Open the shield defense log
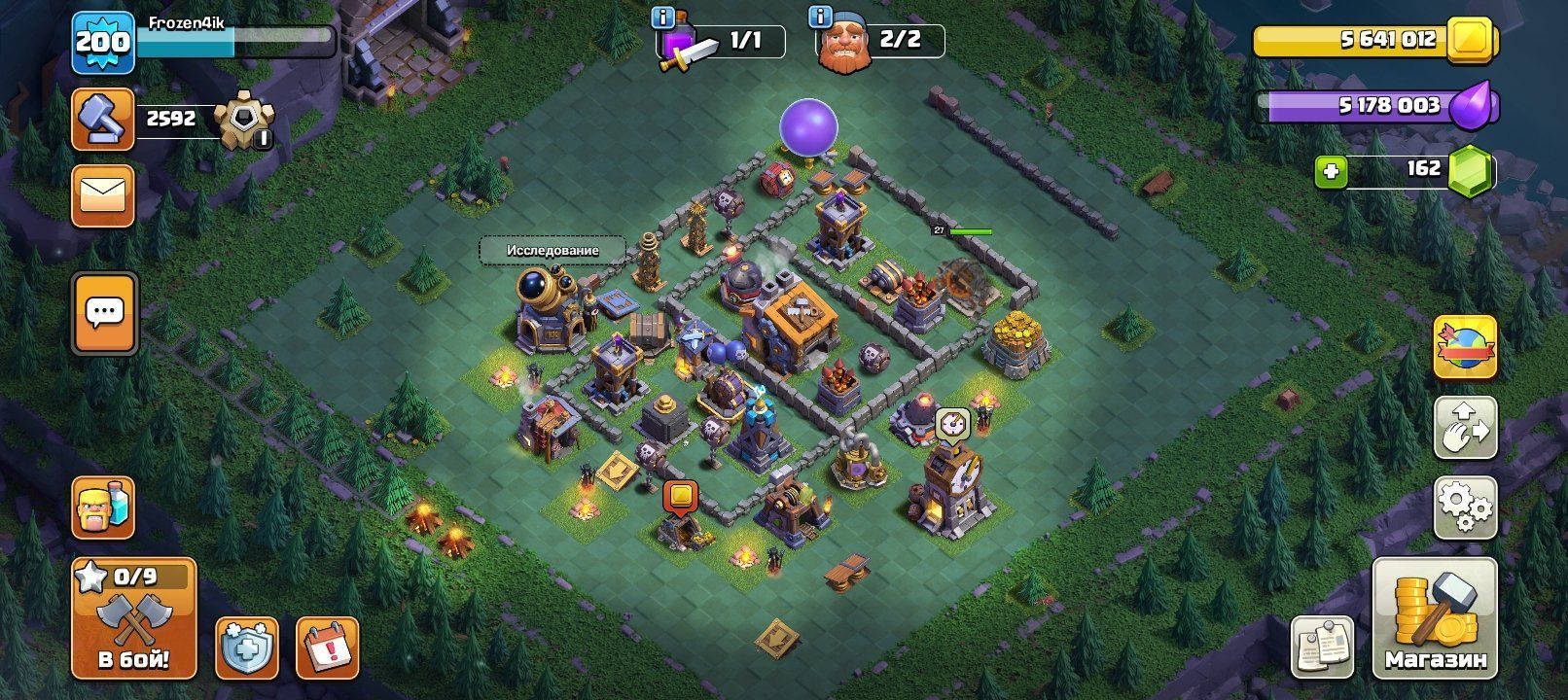 (x=246, y=647)
